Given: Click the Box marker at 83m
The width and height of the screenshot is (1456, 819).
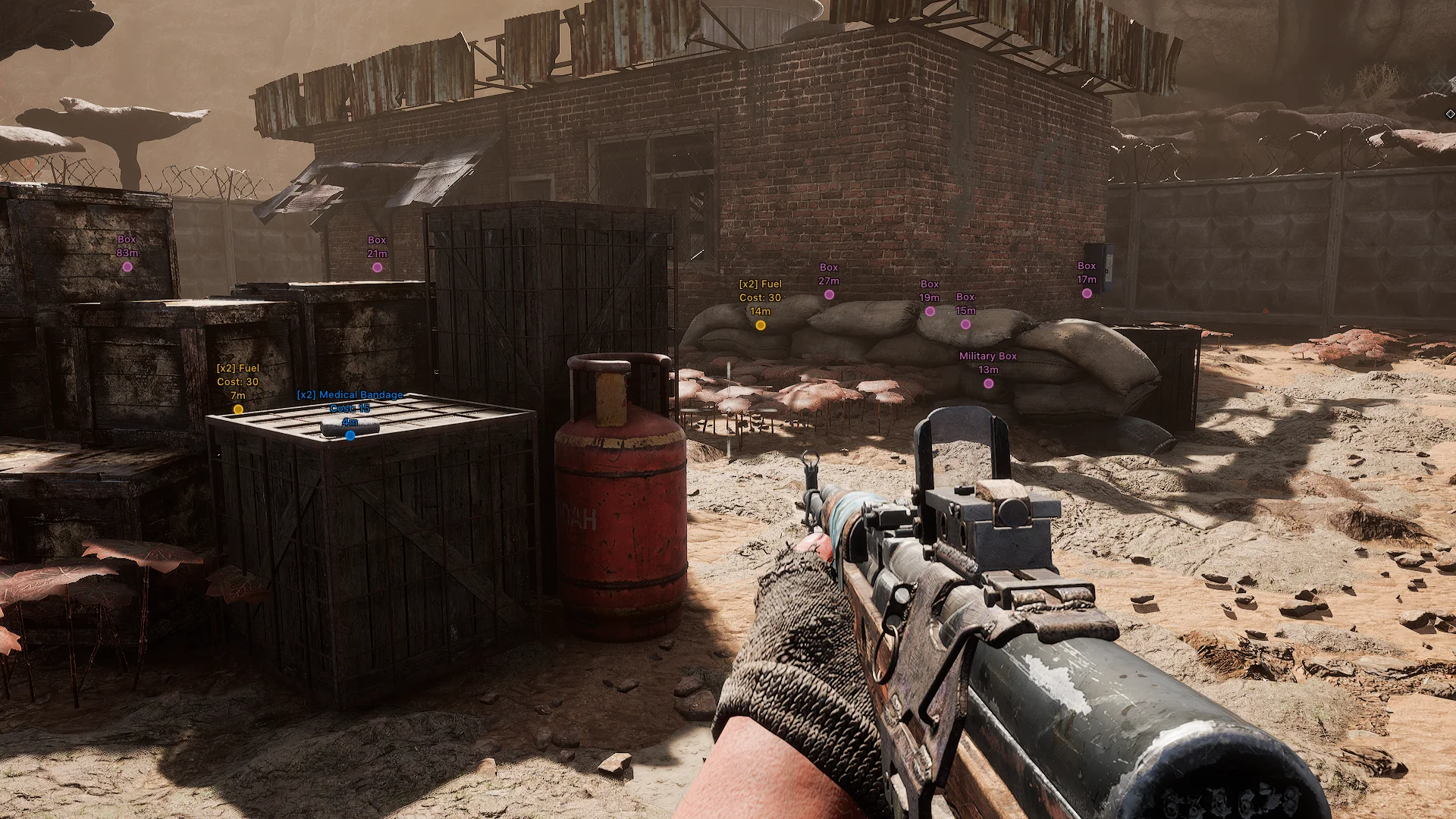Looking at the screenshot, I should click(127, 267).
